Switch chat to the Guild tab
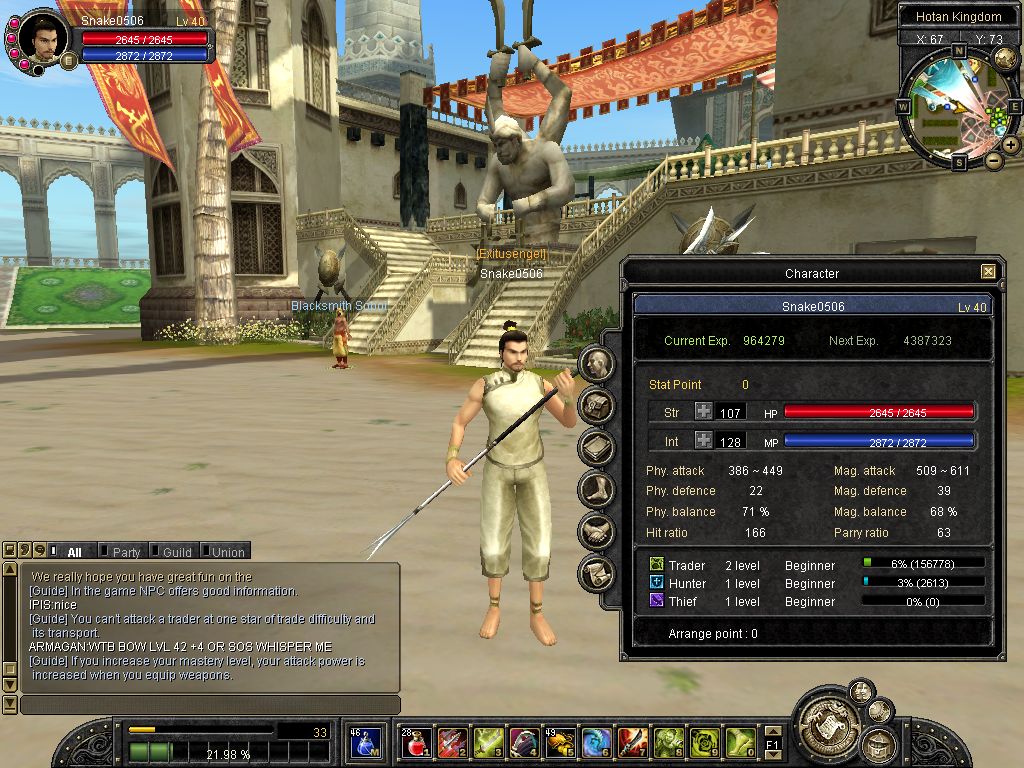Viewport: 1024px width, 768px height. point(177,551)
